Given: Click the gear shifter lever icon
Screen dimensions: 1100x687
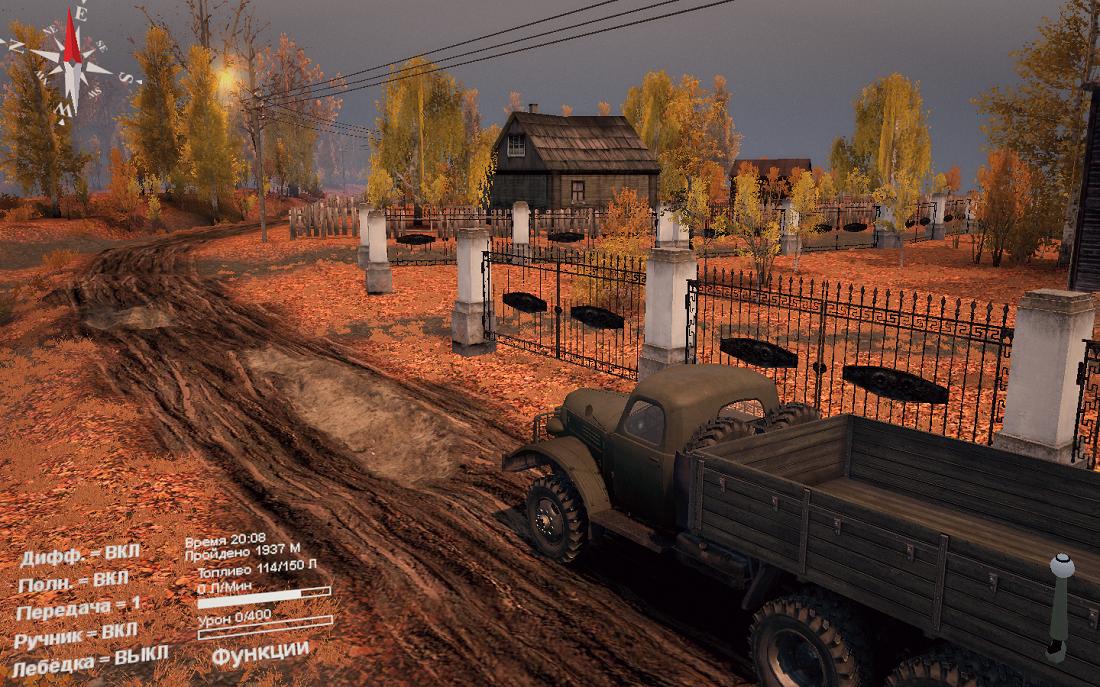Looking at the screenshot, I should 1059,604.
